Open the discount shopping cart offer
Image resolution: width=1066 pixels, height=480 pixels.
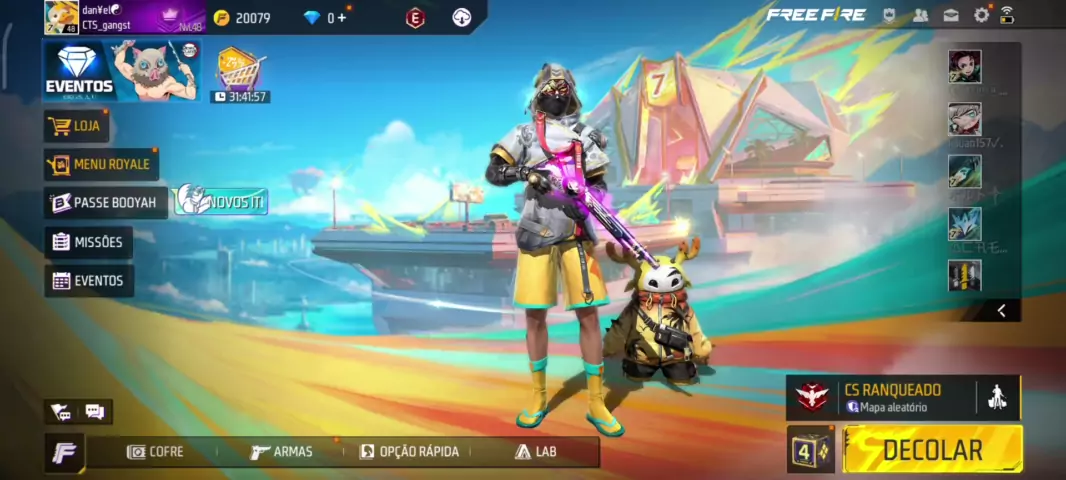click(239, 70)
